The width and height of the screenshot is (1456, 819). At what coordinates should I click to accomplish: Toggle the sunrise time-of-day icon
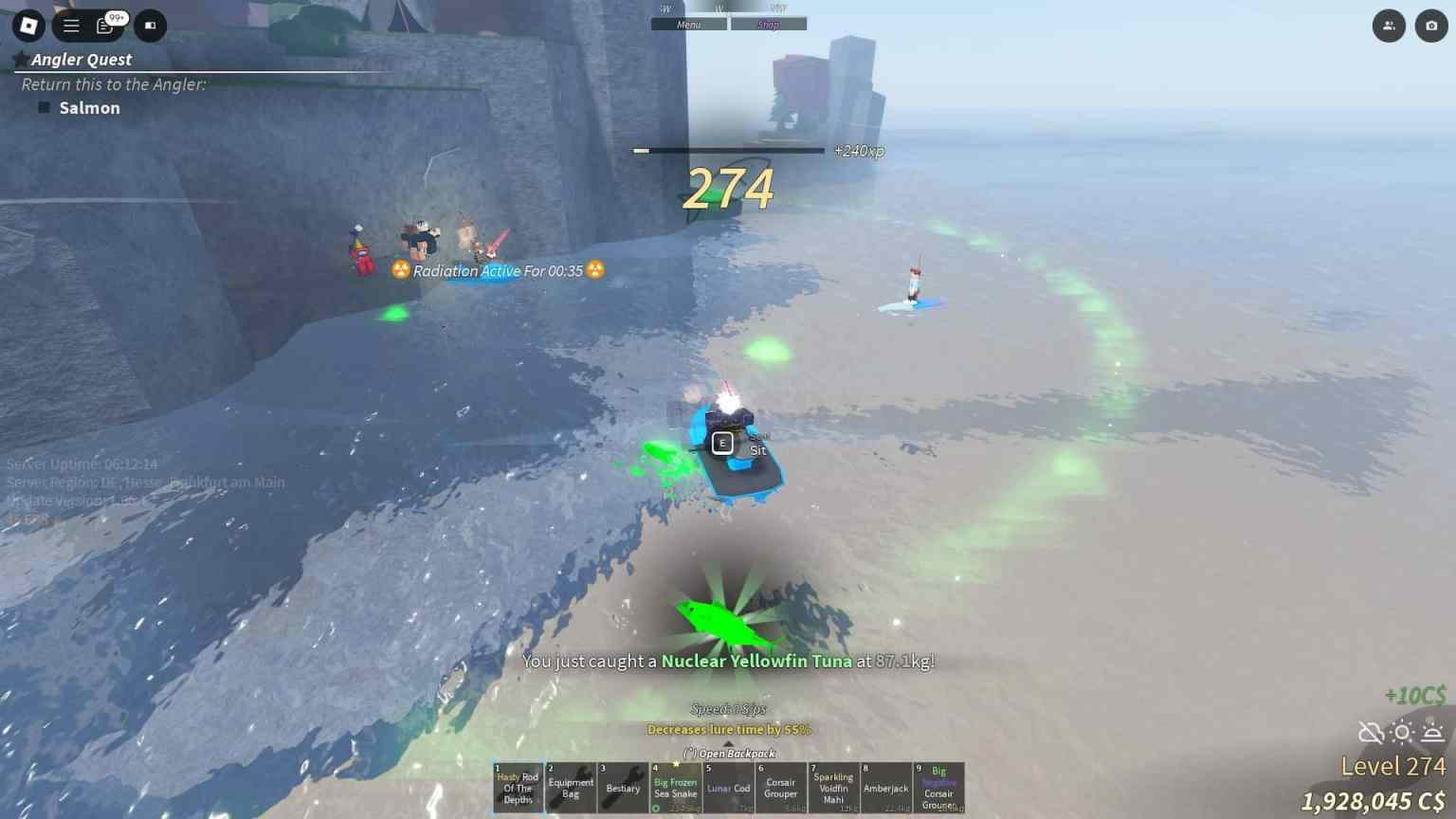[x=1432, y=732]
